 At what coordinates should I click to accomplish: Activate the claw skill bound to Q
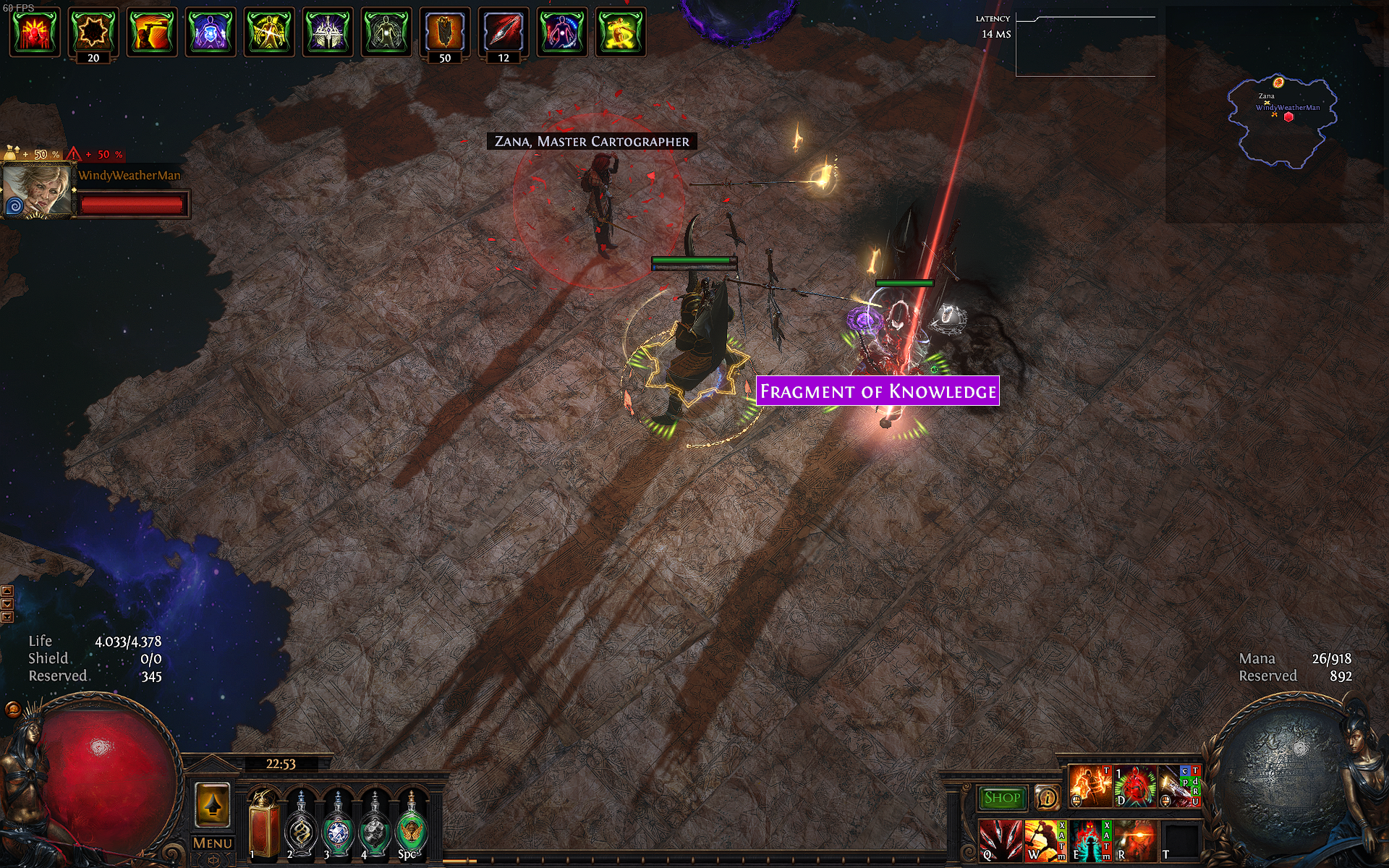tap(1001, 841)
